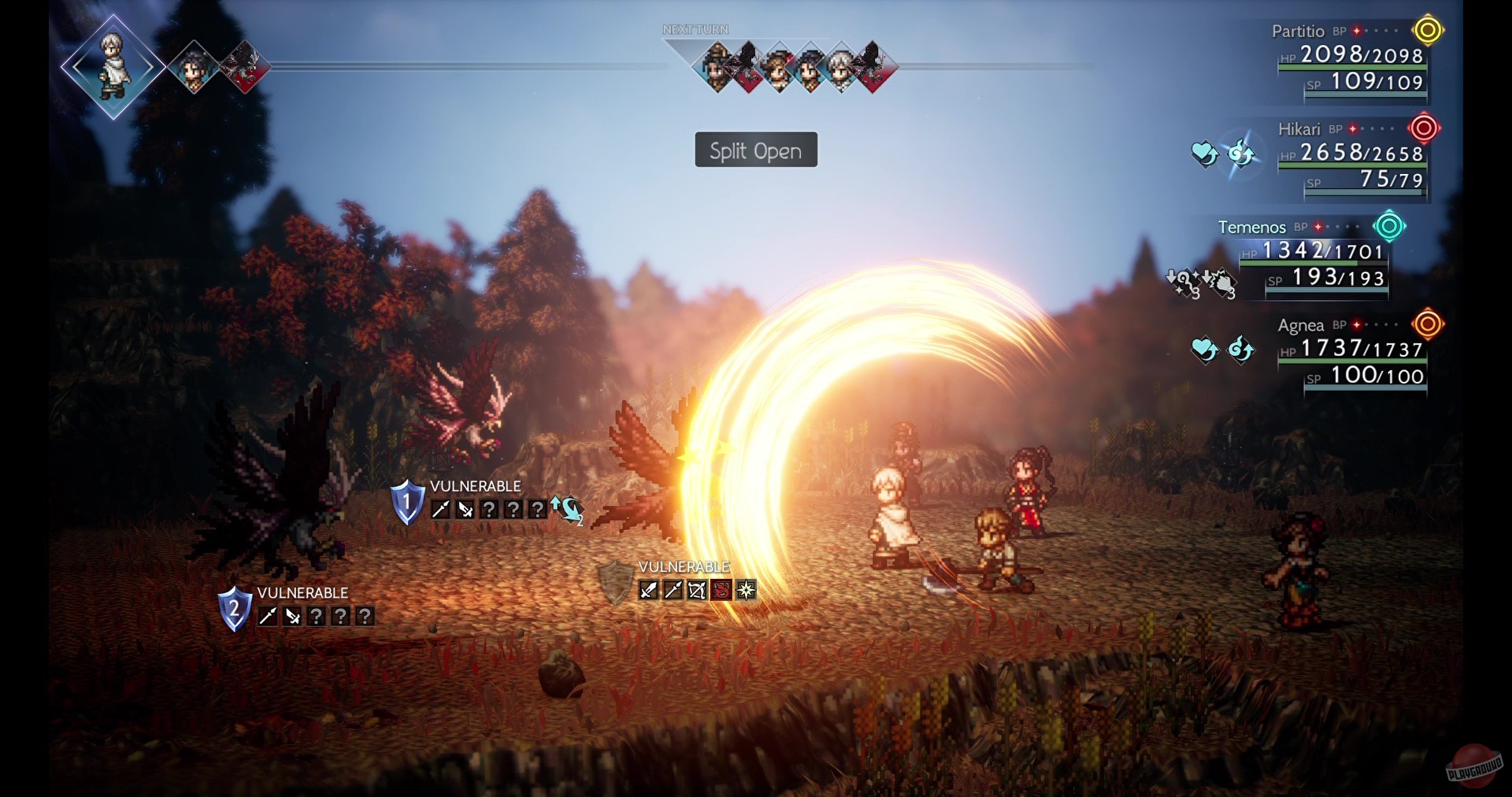This screenshot has height=797, width=1512.
Task: Click Temenos's depleted HP bar
Action: point(1315,262)
